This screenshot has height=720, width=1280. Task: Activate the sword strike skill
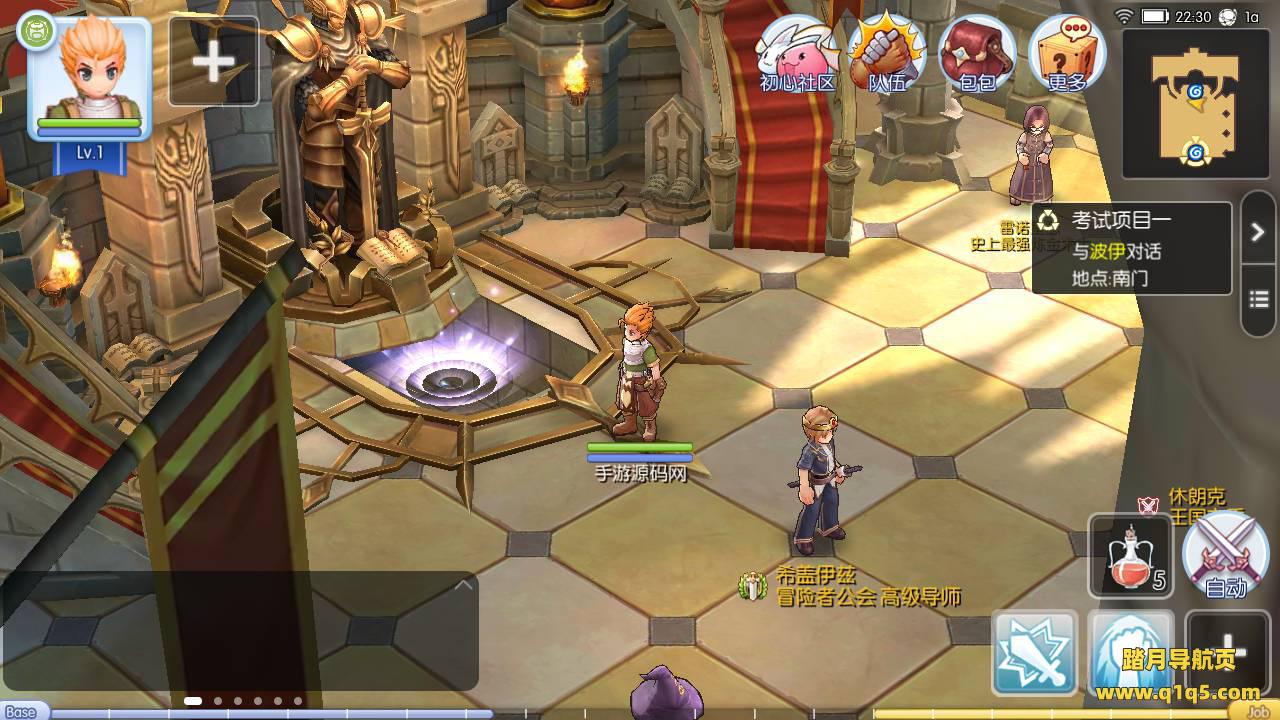pyautogui.click(x=1035, y=653)
